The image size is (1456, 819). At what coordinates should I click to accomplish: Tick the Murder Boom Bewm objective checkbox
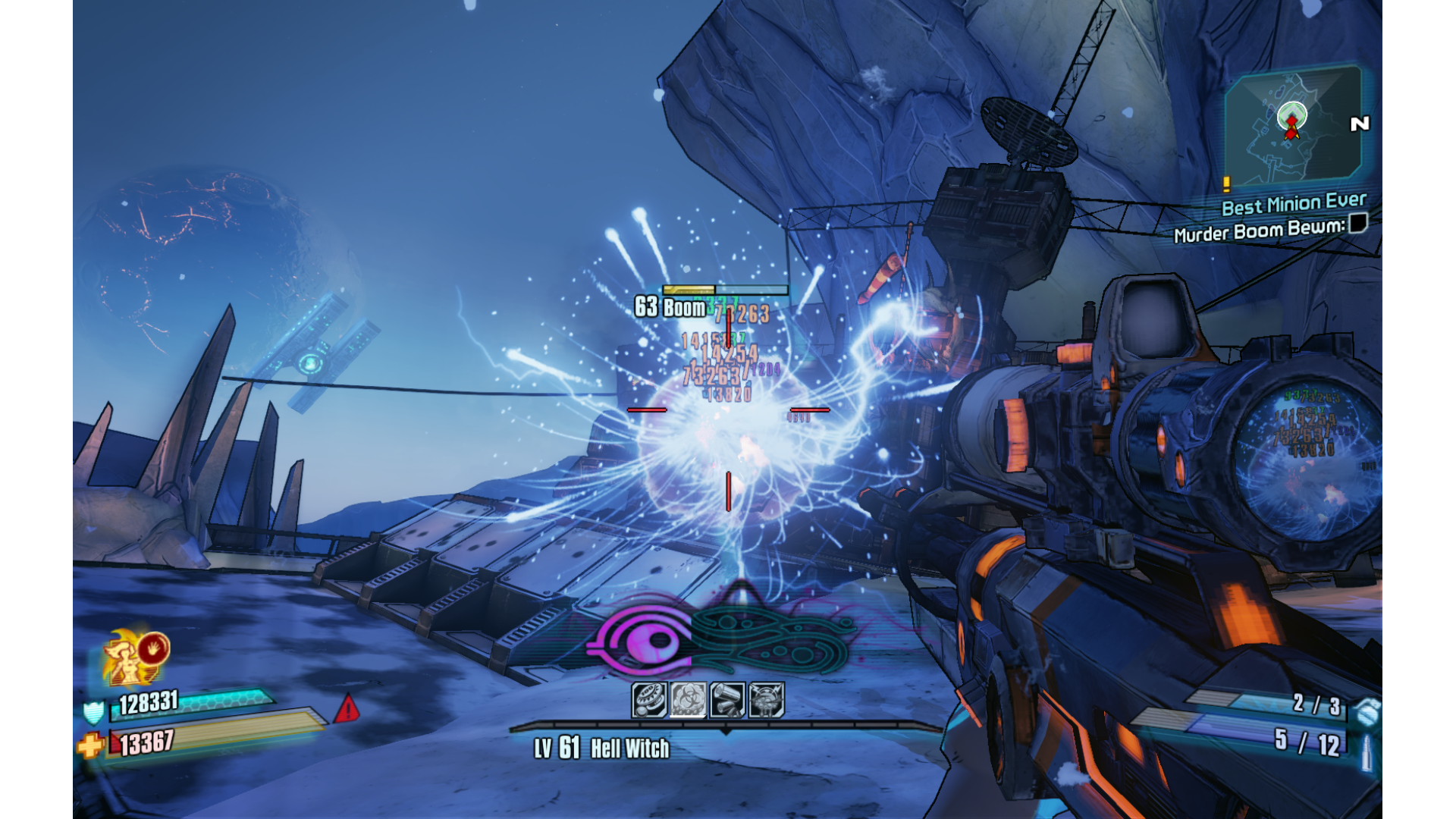point(1357,223)
